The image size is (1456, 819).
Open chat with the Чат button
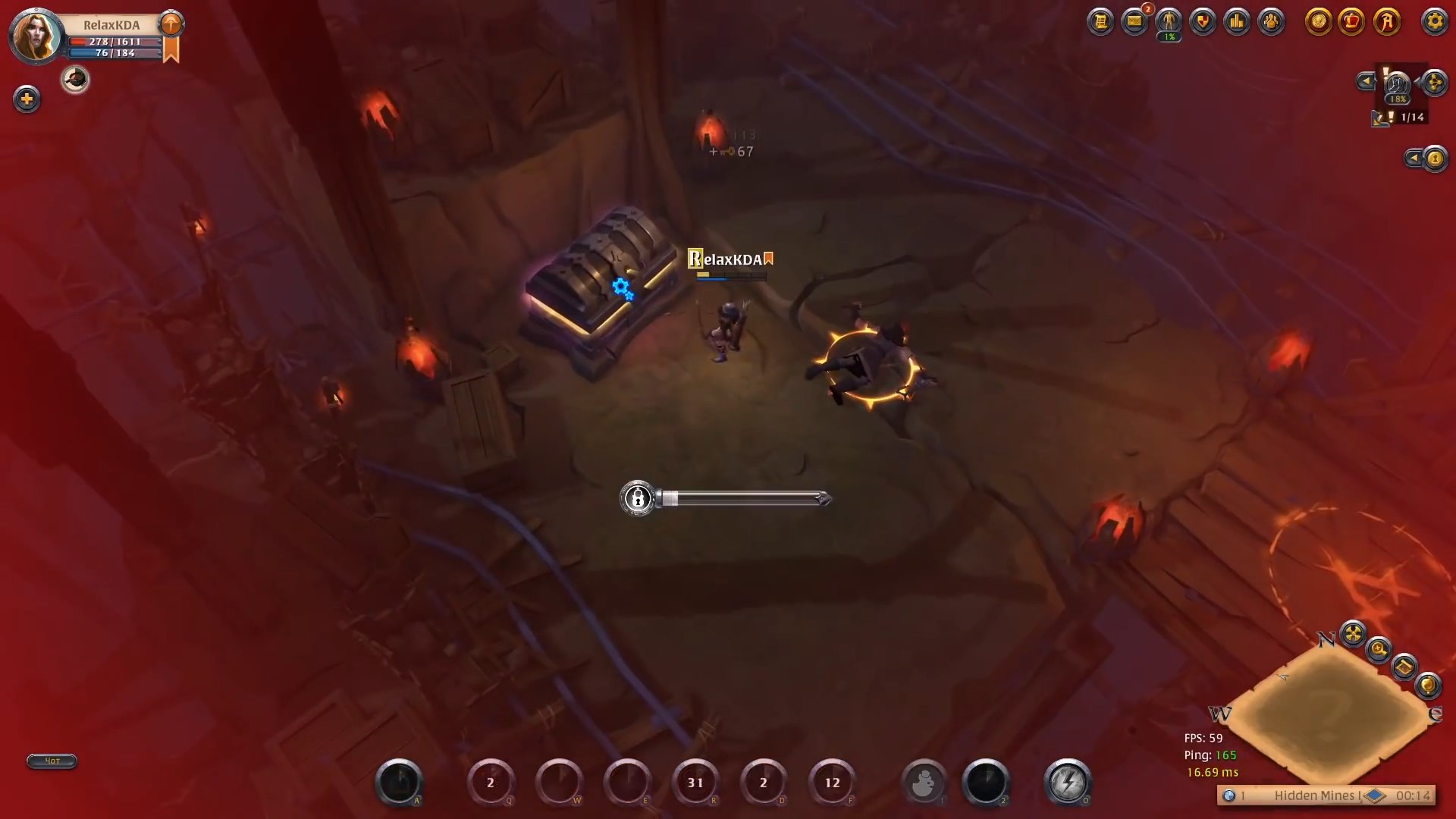pyautogui.click(x=51, y=761)
